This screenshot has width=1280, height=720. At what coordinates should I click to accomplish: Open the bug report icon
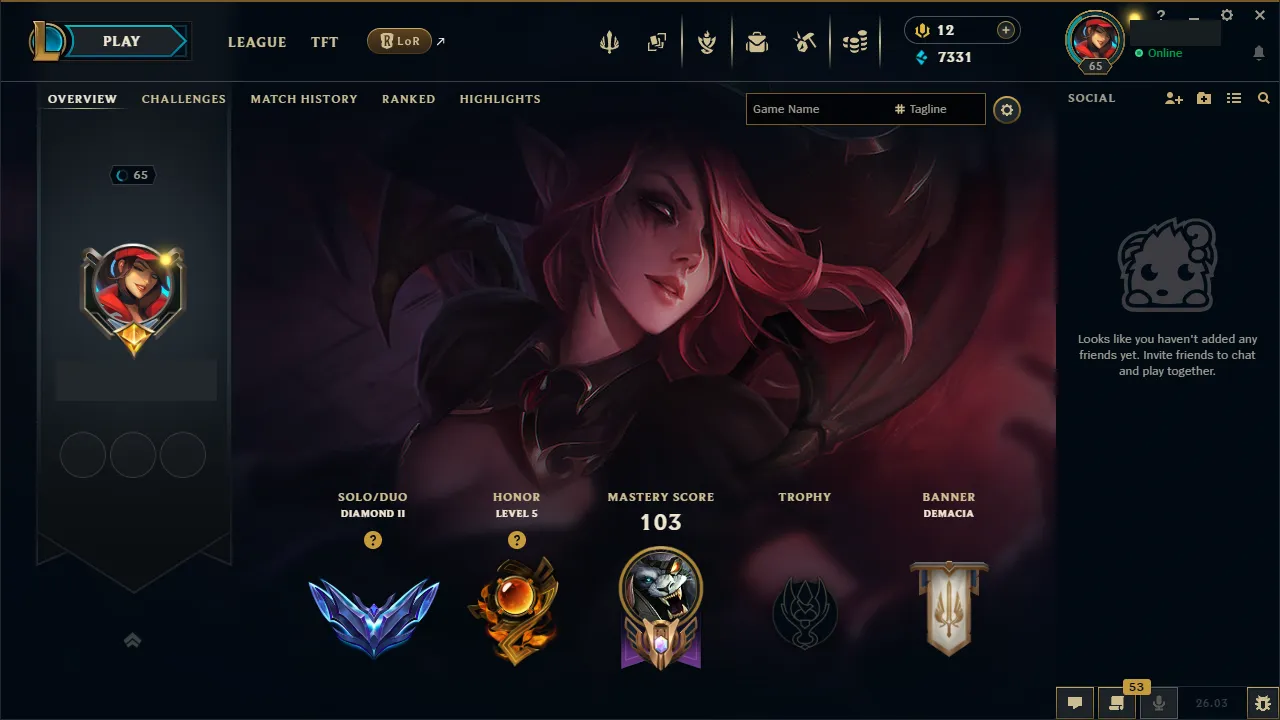coord(1262,703)
